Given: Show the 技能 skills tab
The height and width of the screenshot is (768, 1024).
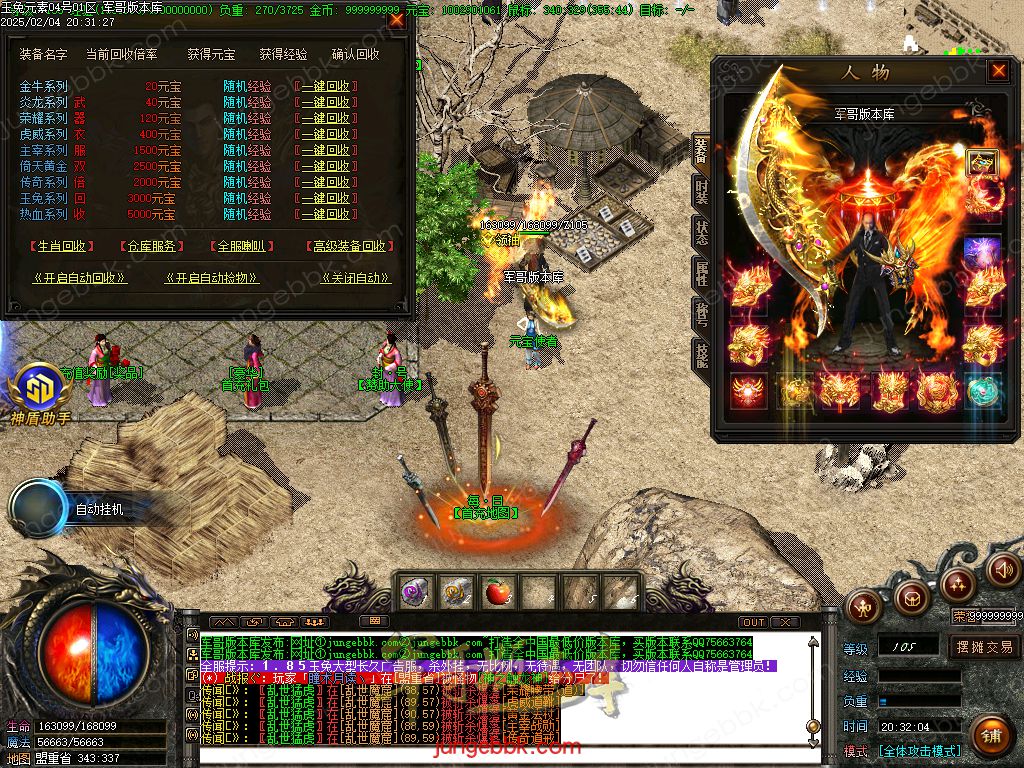Looking at the screenshot, I should click(x=701, y=354).
